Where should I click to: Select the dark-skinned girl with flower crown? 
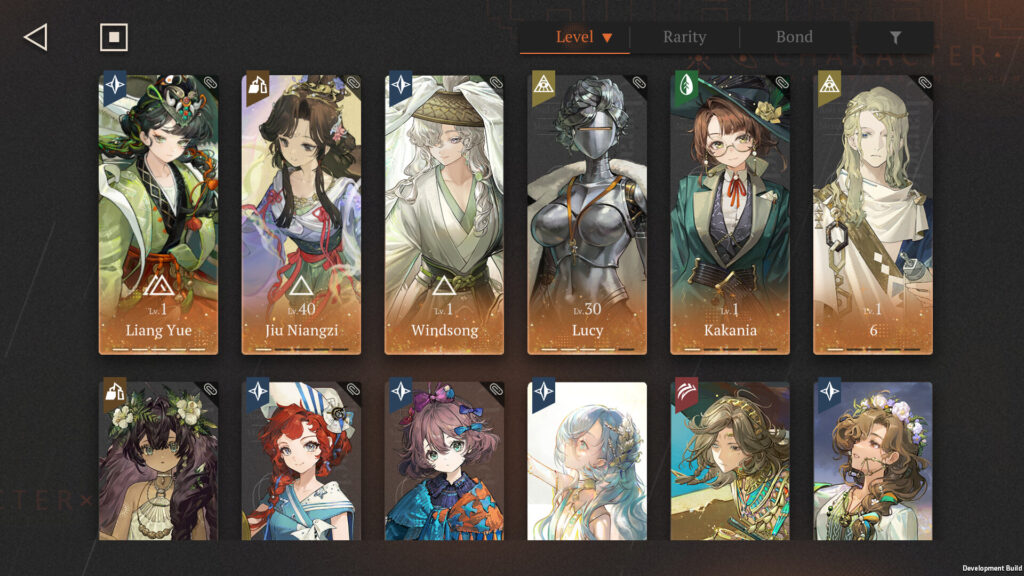tap(159, 461)
